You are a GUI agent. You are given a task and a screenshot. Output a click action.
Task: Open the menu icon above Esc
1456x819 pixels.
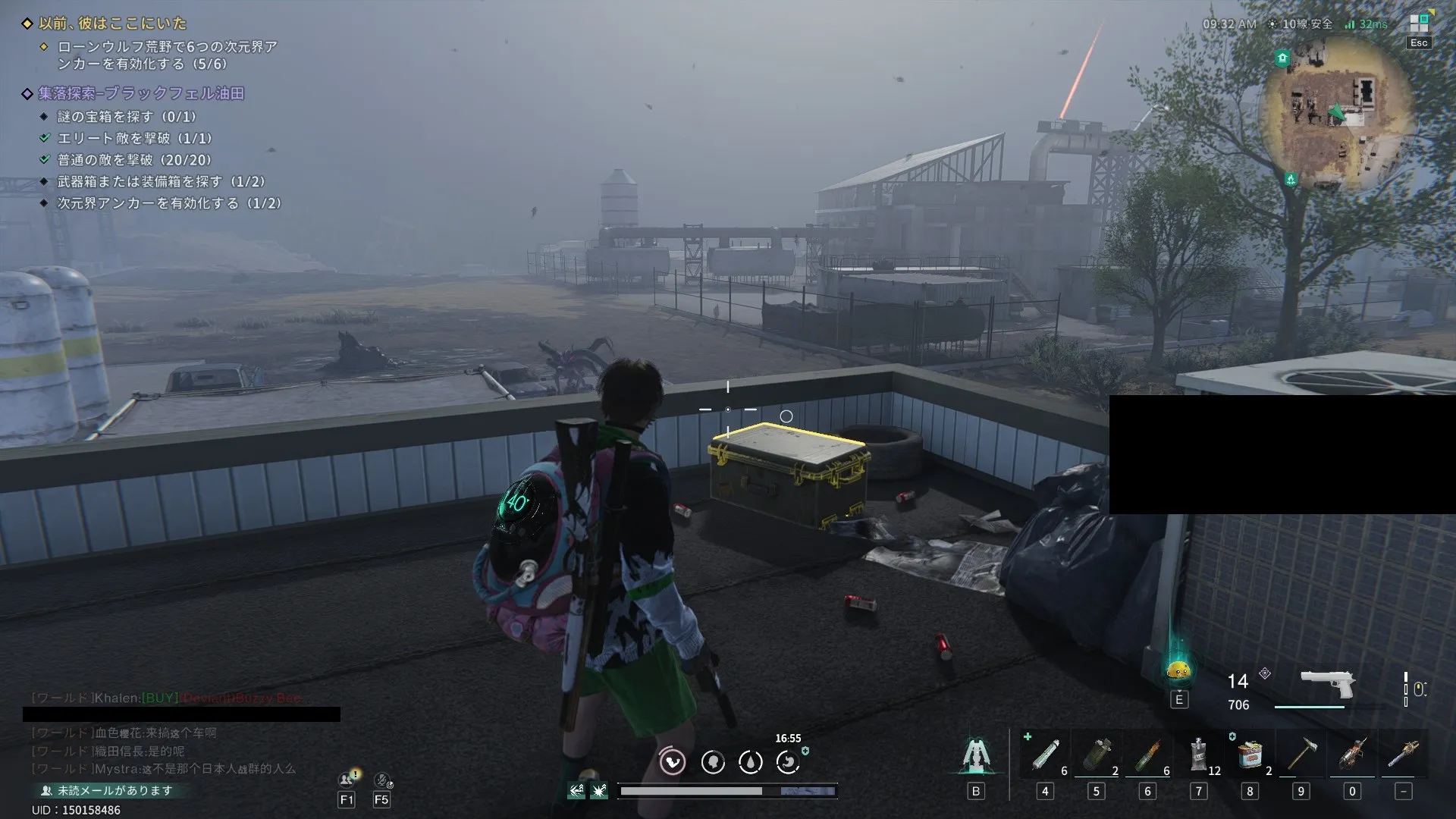[1419, 24]
